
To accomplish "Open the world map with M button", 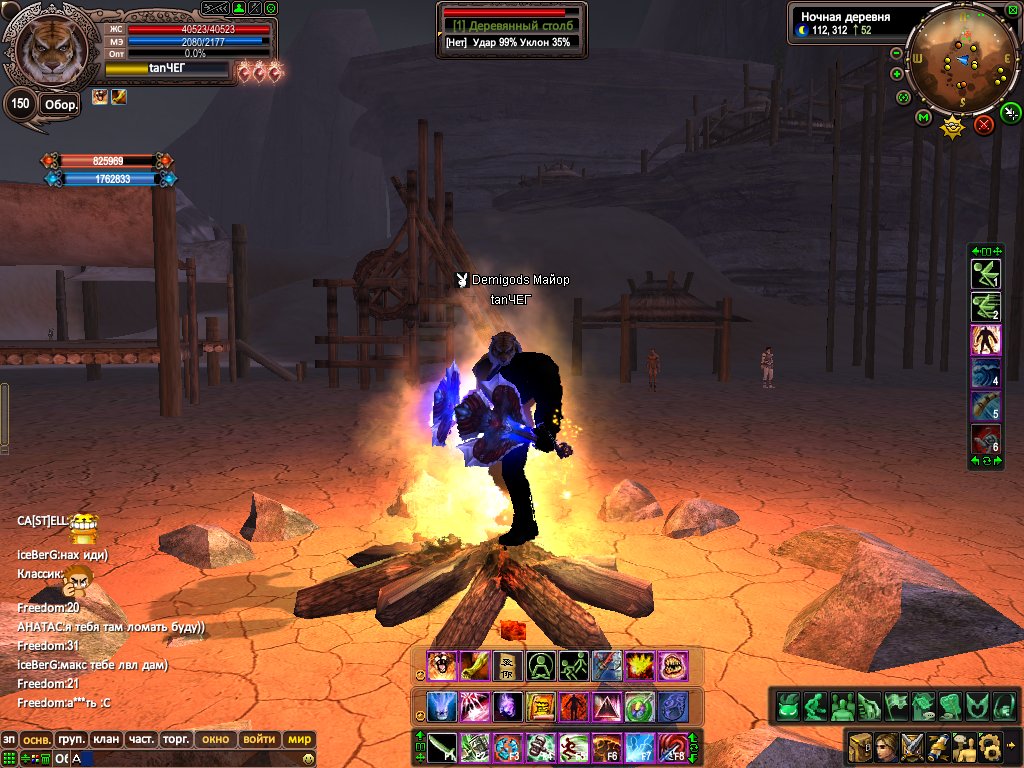I will click(x=923, y=119).
